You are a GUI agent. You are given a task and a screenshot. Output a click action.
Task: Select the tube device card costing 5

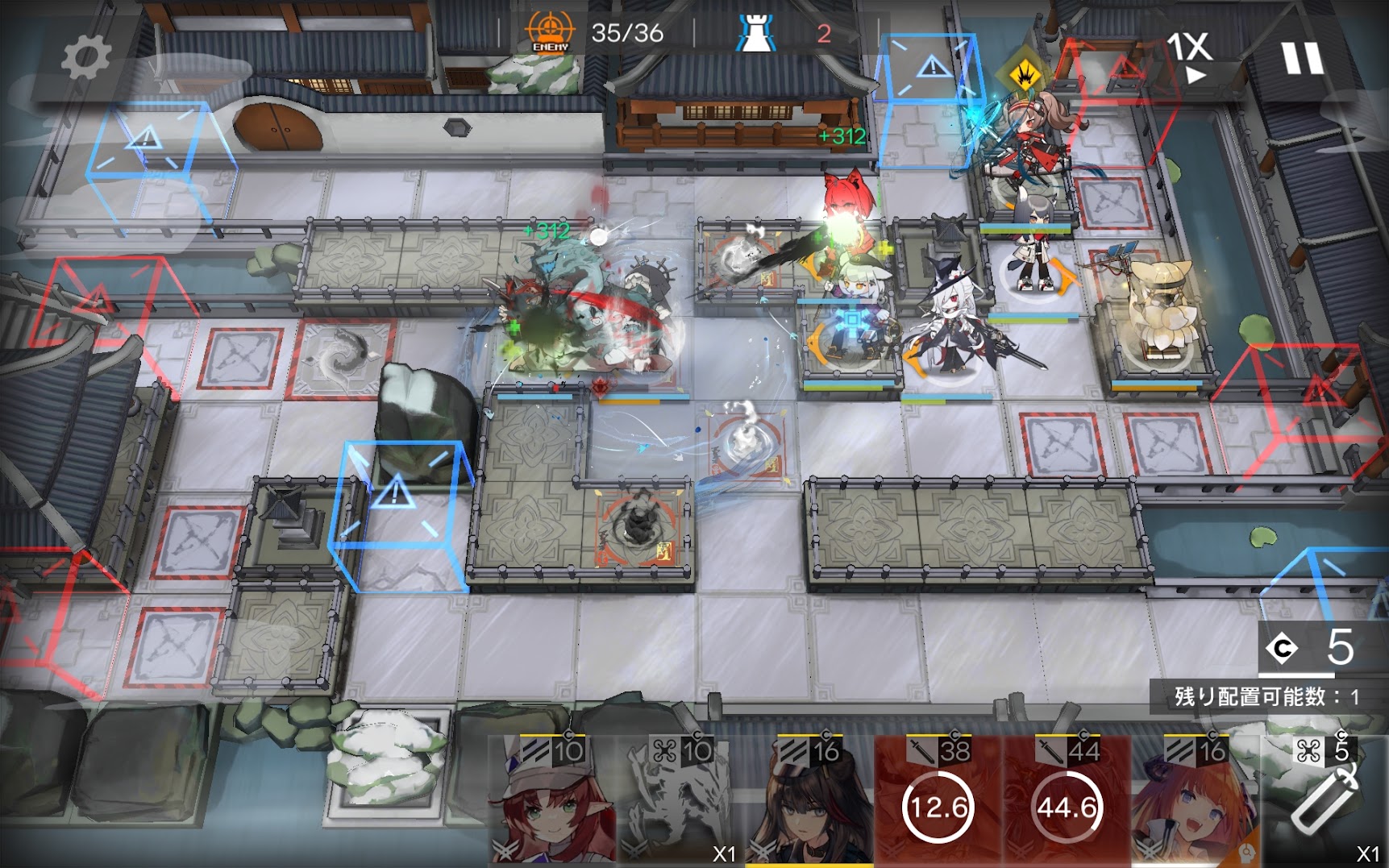[x=1325, y=802]
